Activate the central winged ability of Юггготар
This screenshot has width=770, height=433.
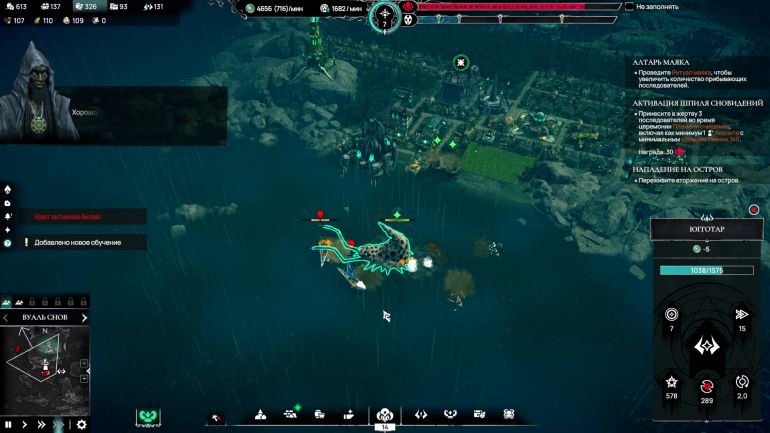[707, 347]
